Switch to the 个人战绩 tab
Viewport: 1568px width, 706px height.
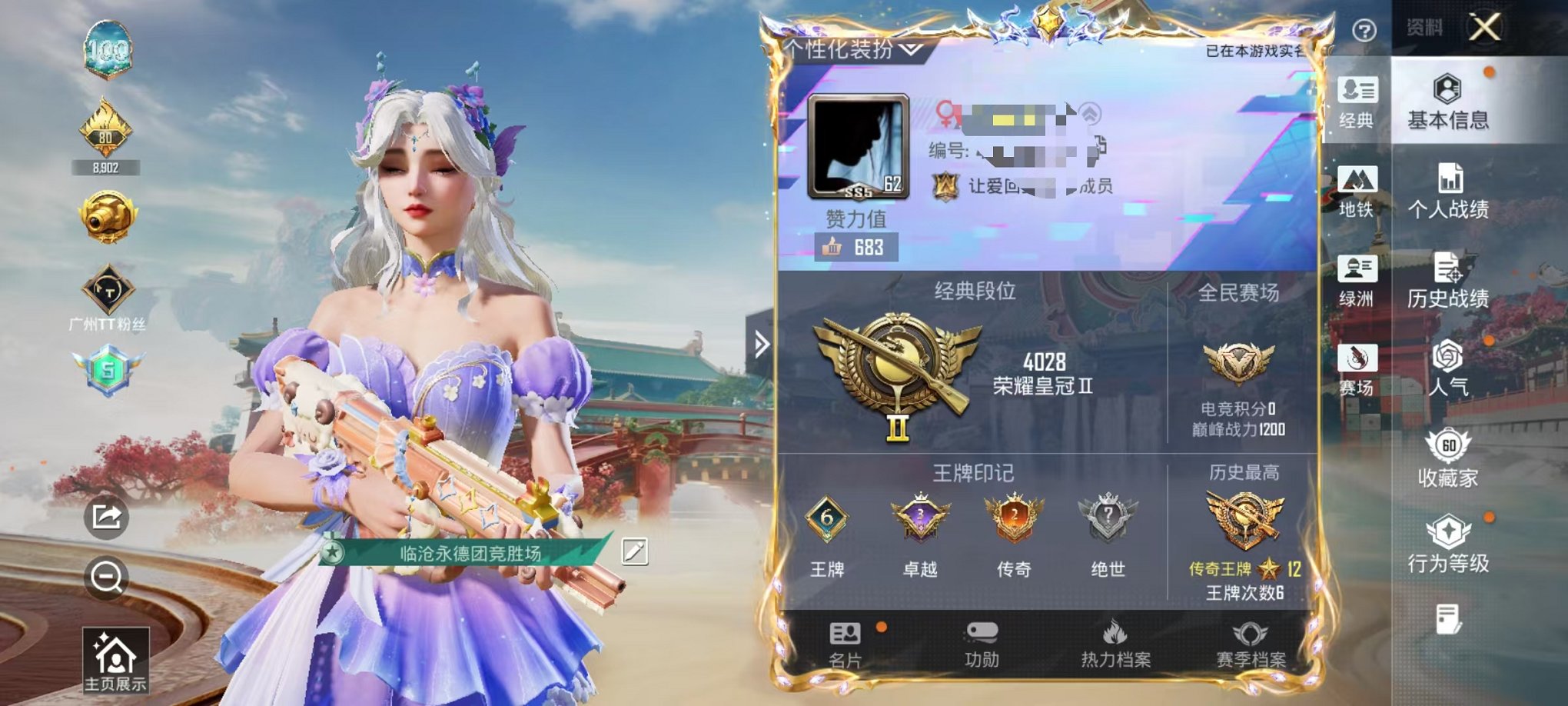[1453, 188]
